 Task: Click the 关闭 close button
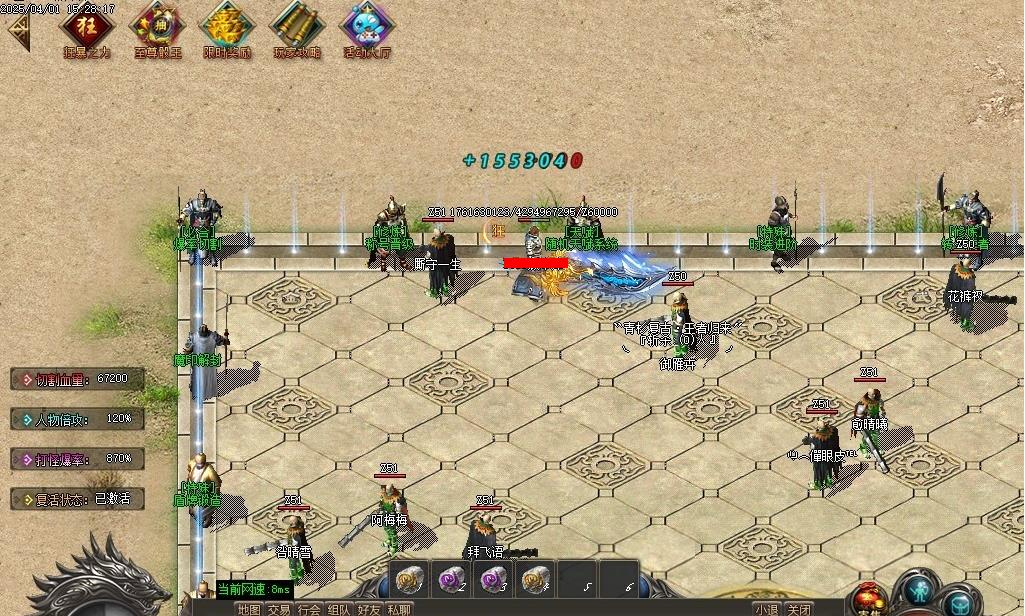[798, 609]
